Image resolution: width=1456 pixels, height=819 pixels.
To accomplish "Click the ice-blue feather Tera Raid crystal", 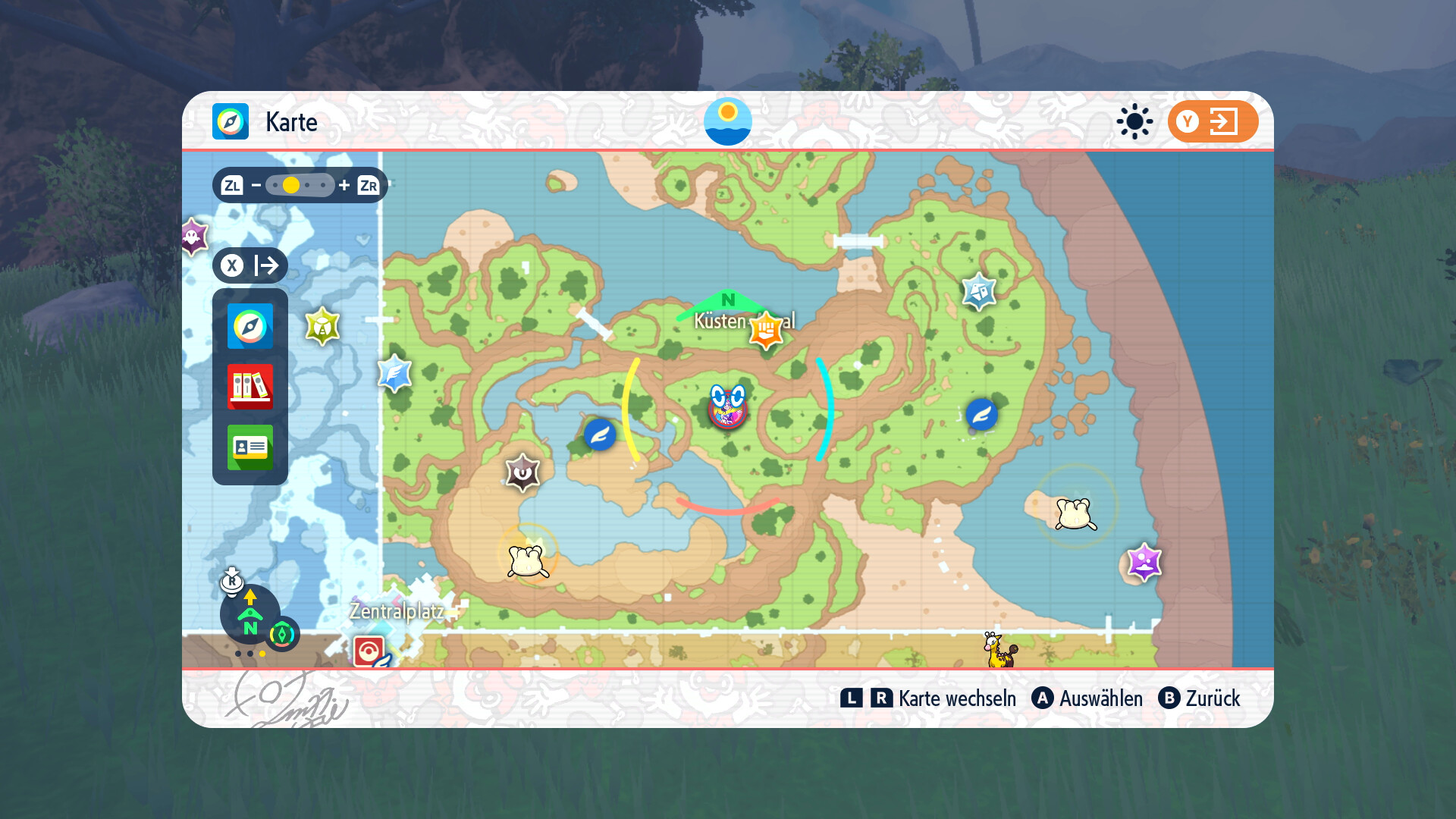I will tap(395, 373).
